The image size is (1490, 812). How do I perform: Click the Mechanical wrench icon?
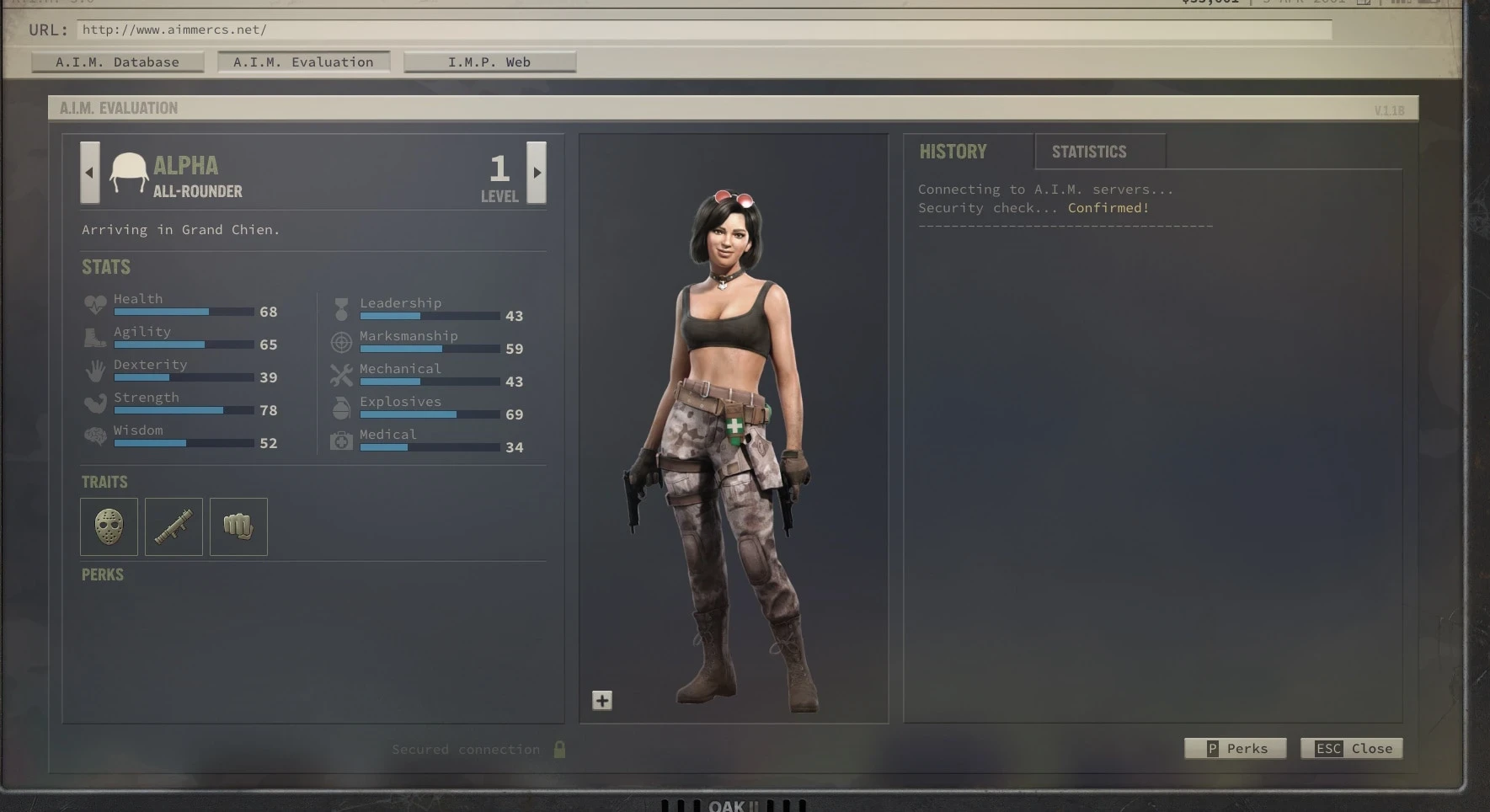(341, 375)
